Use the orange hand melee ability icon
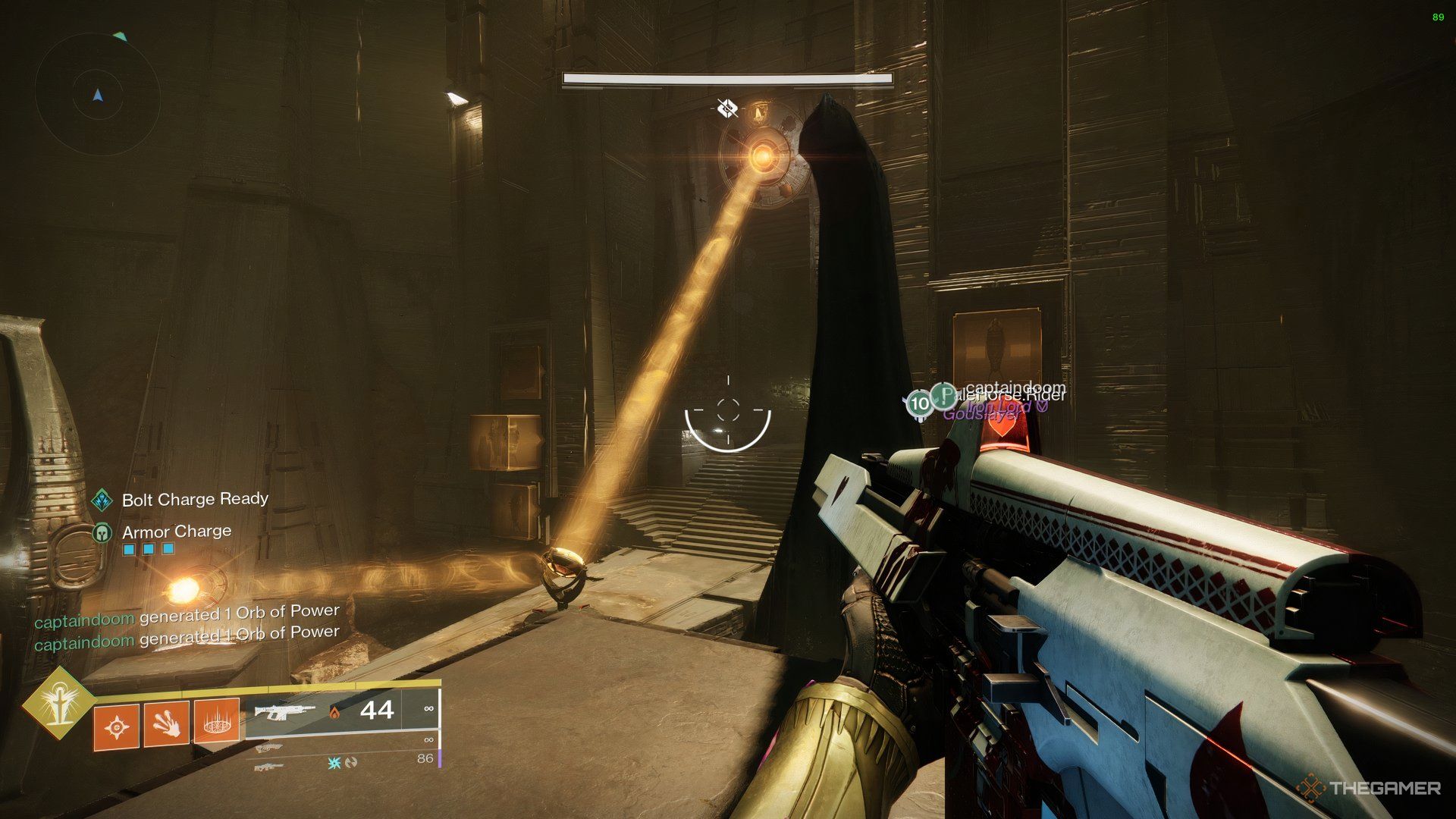 point(166,725)
